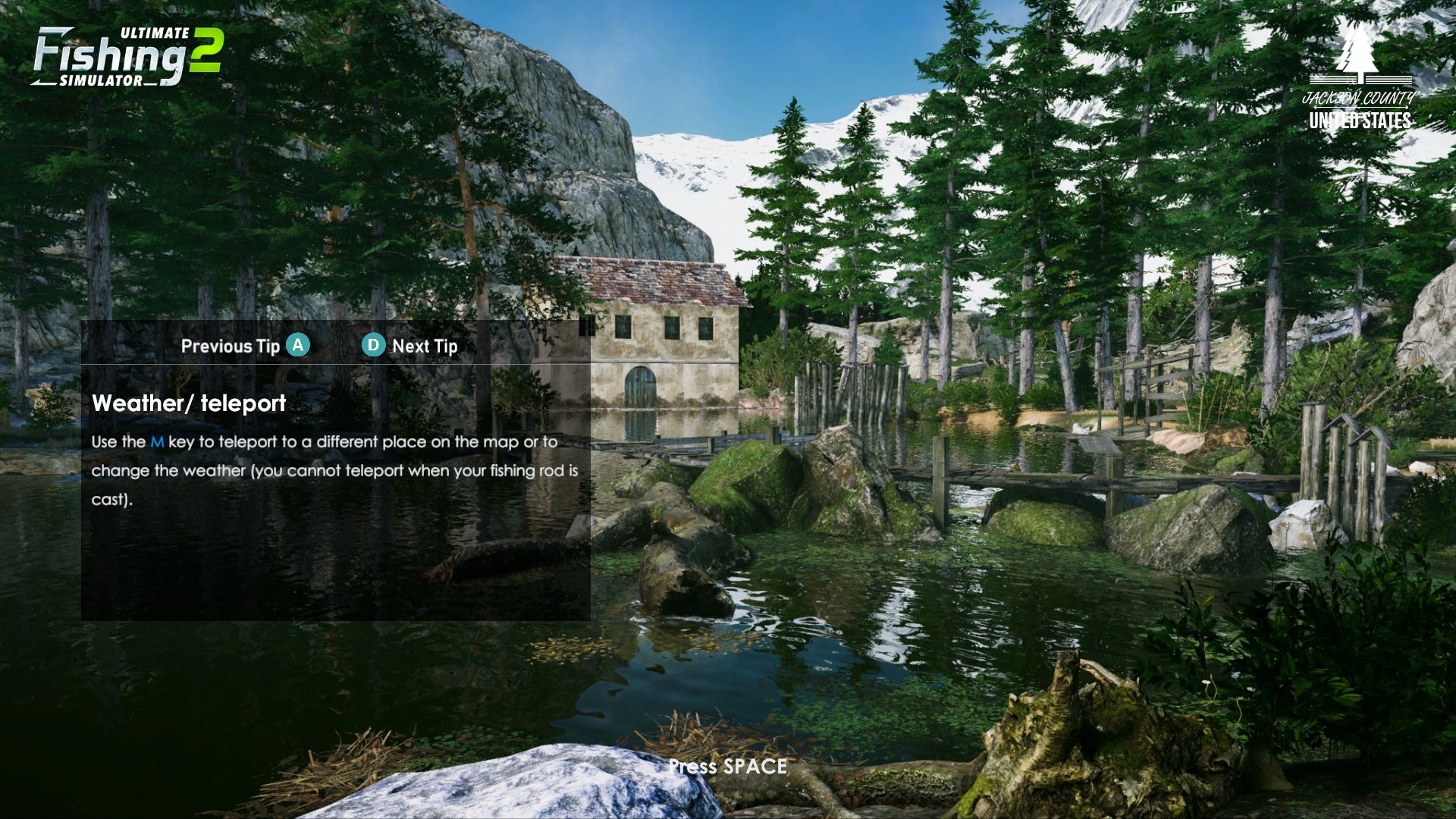The height and width of the screenshot is (819, 1456).
Task: Select the green number 2 on the logo
Action: coord(206,49)
